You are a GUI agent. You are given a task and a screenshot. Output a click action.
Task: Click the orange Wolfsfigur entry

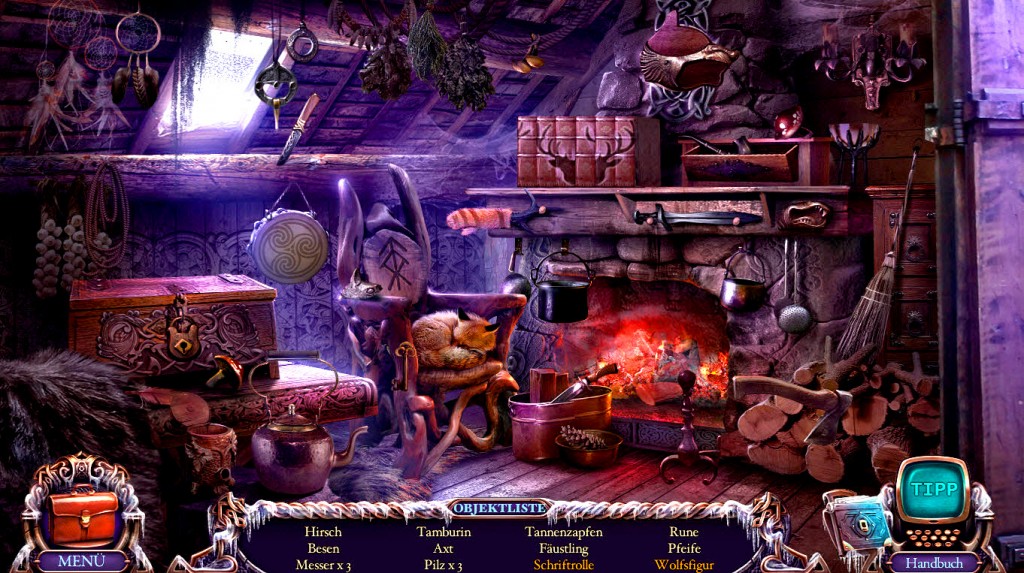(x=684, y=565)
